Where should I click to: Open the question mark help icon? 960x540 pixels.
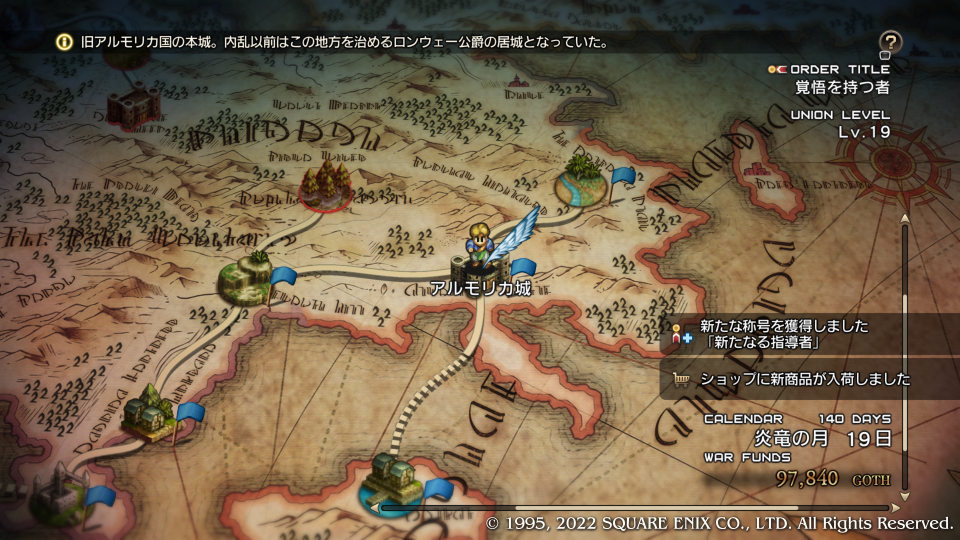coord(890,42)
